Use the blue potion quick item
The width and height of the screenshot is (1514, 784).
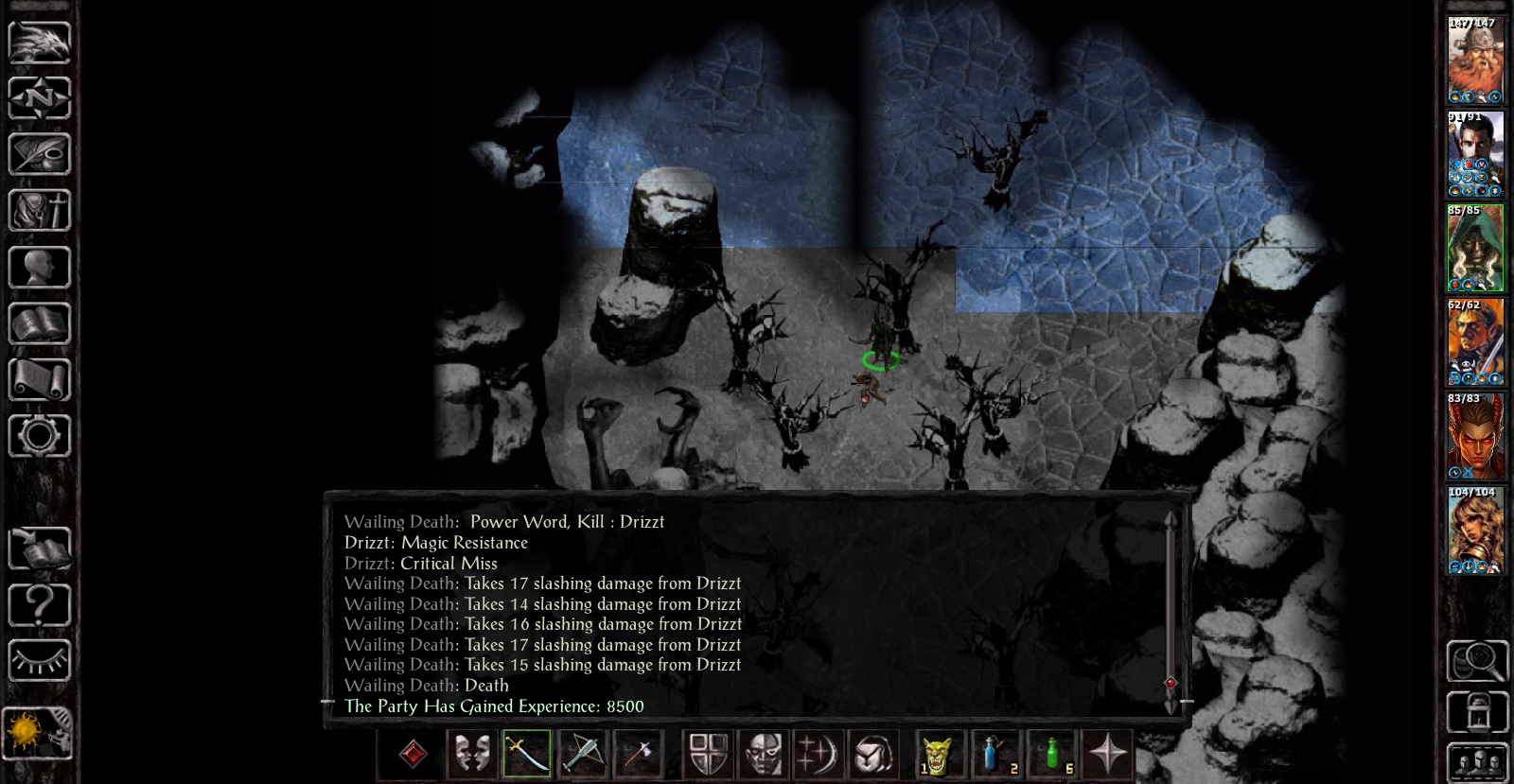coord(993,755)
